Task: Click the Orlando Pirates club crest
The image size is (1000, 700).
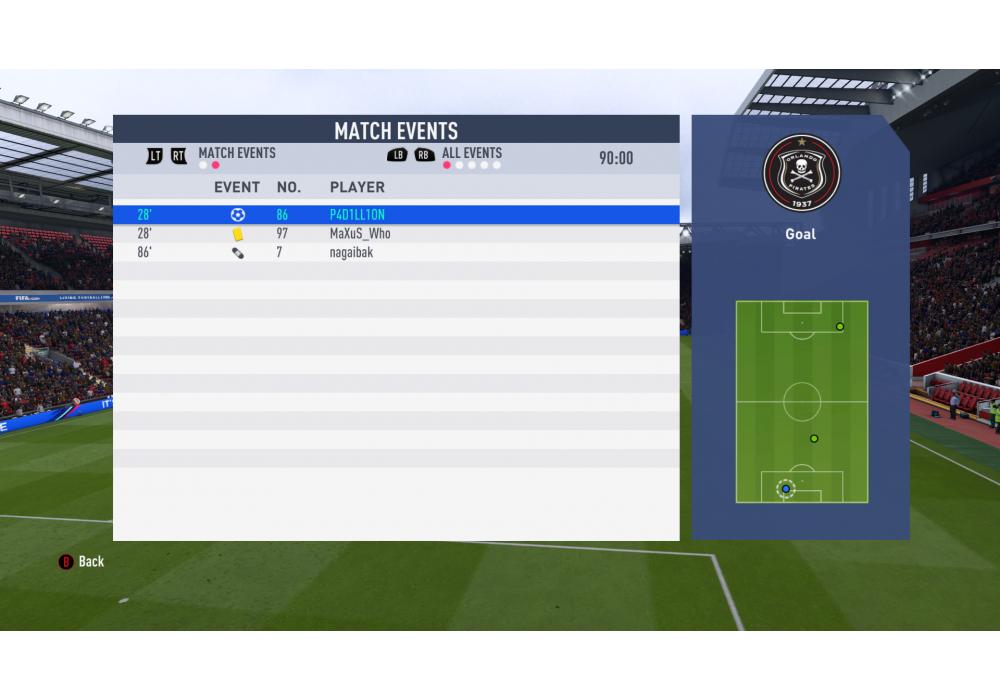Action: [x=801, y=172]
